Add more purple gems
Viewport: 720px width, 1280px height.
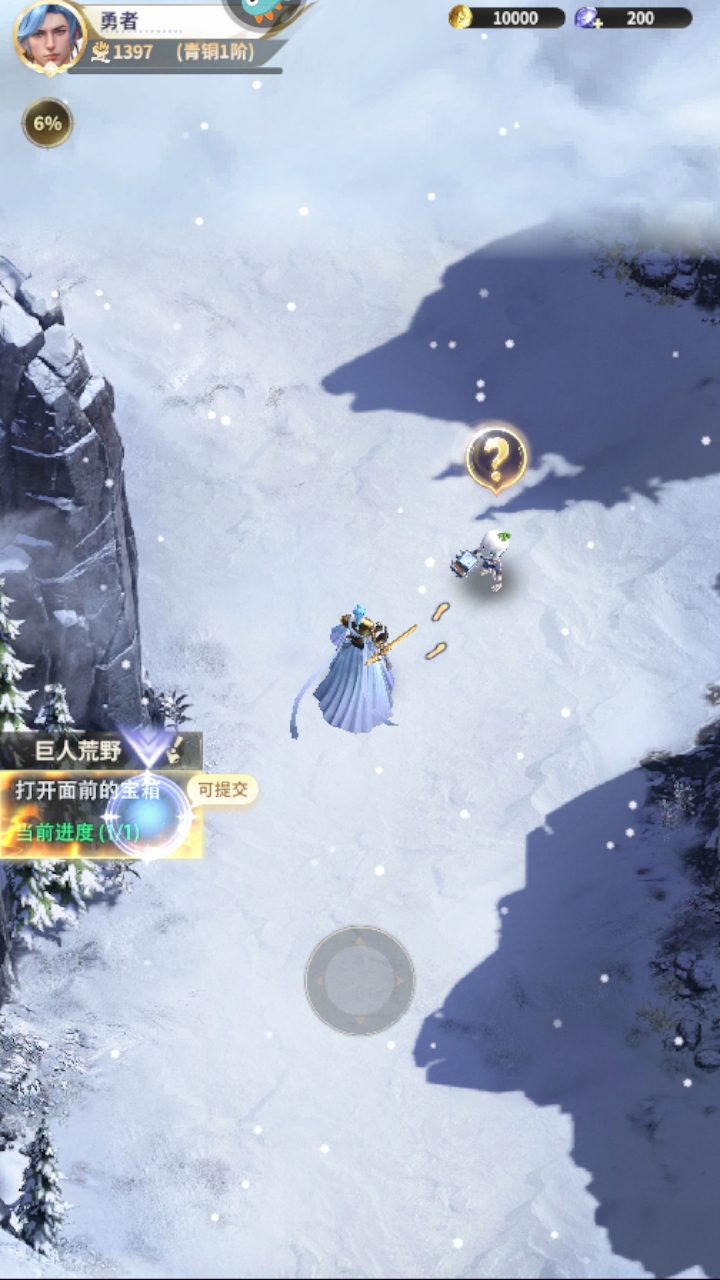point(587,18)
